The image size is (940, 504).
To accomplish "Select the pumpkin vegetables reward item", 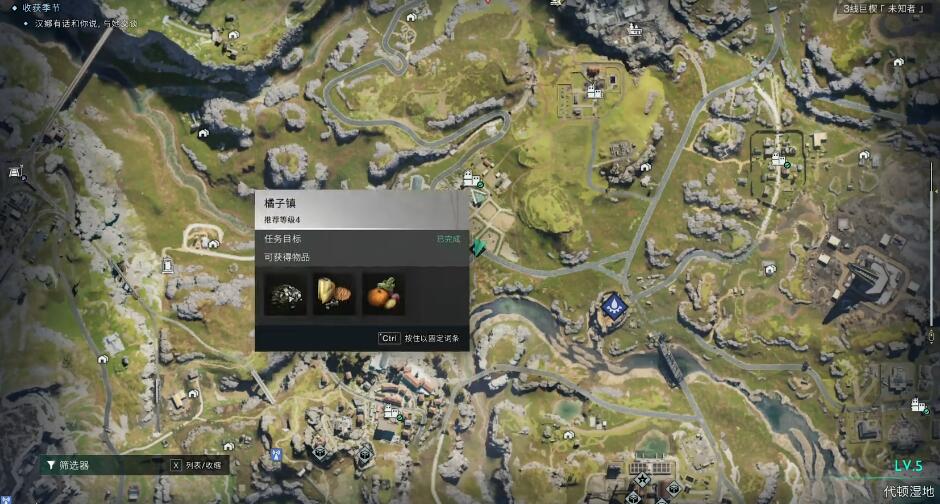I will coord(383,294).
